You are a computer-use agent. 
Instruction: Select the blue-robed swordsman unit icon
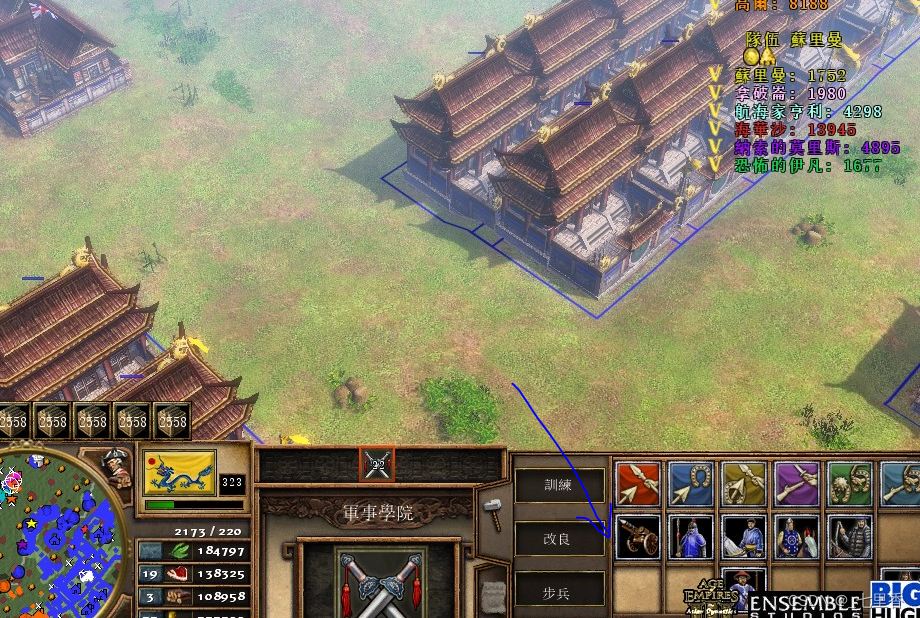pyautogui.click(x=744, y=537)
